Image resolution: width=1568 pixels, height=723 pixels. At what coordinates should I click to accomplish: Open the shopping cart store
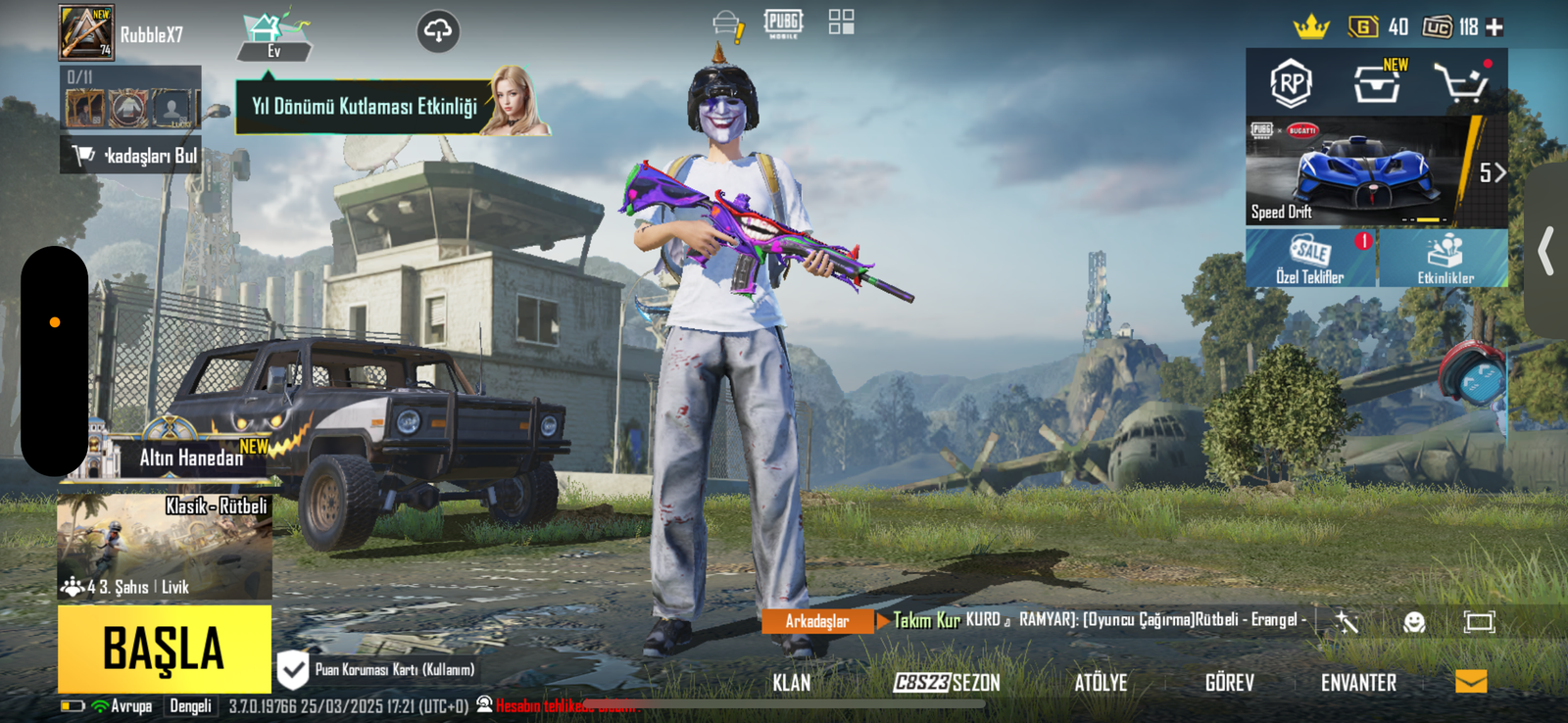[x=1461, y=83]
